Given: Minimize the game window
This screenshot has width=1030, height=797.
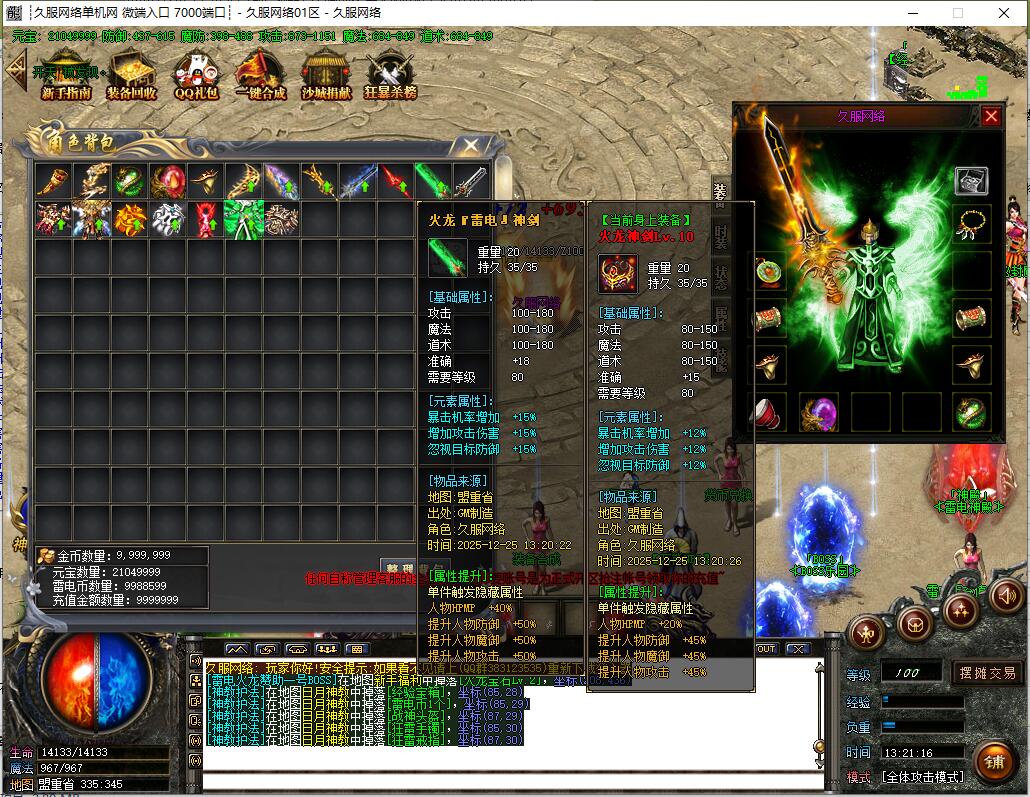Looking at the screenshot, I should click(912, 13).
